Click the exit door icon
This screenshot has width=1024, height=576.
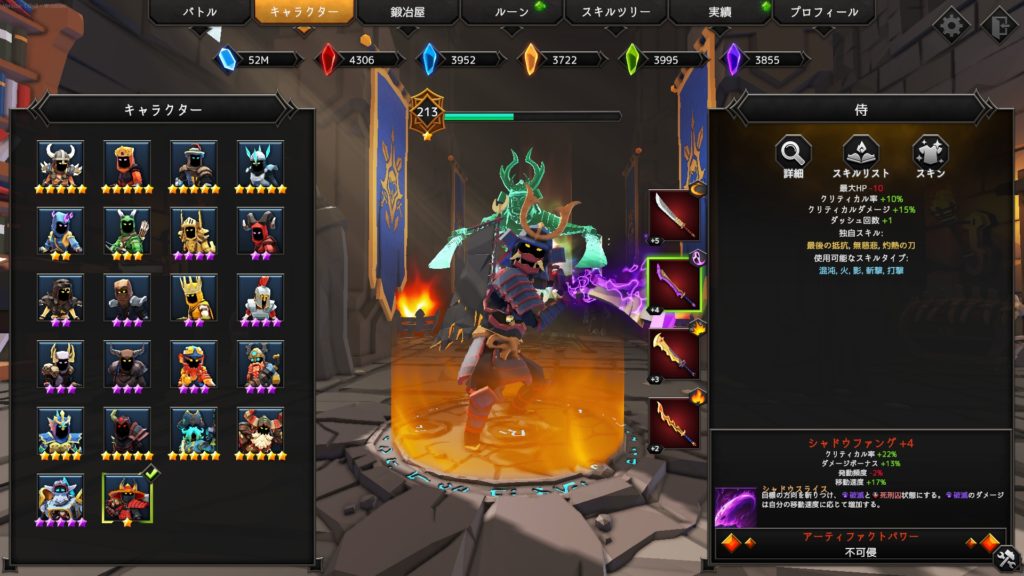(x=997, y=24)
